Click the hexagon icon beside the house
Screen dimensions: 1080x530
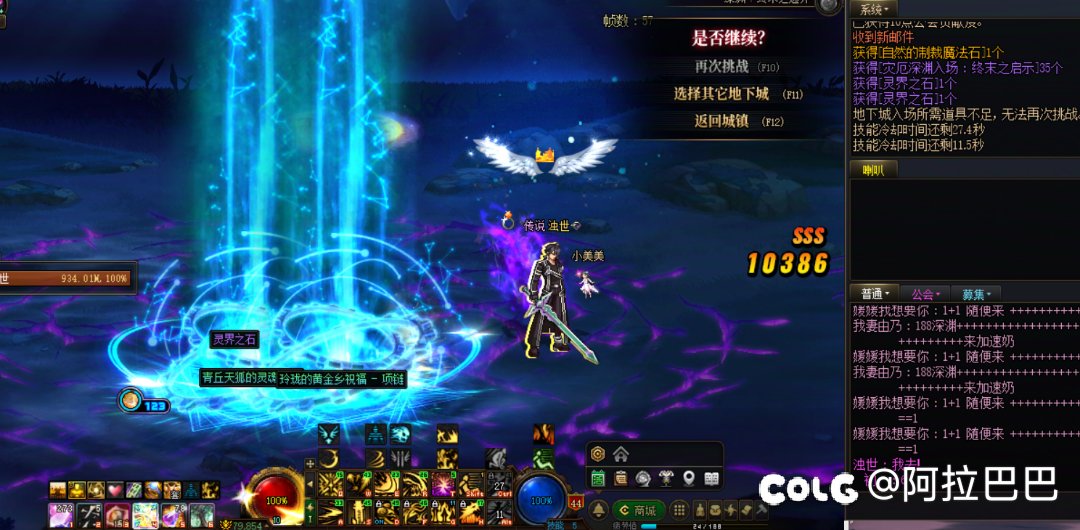[598, 455]
